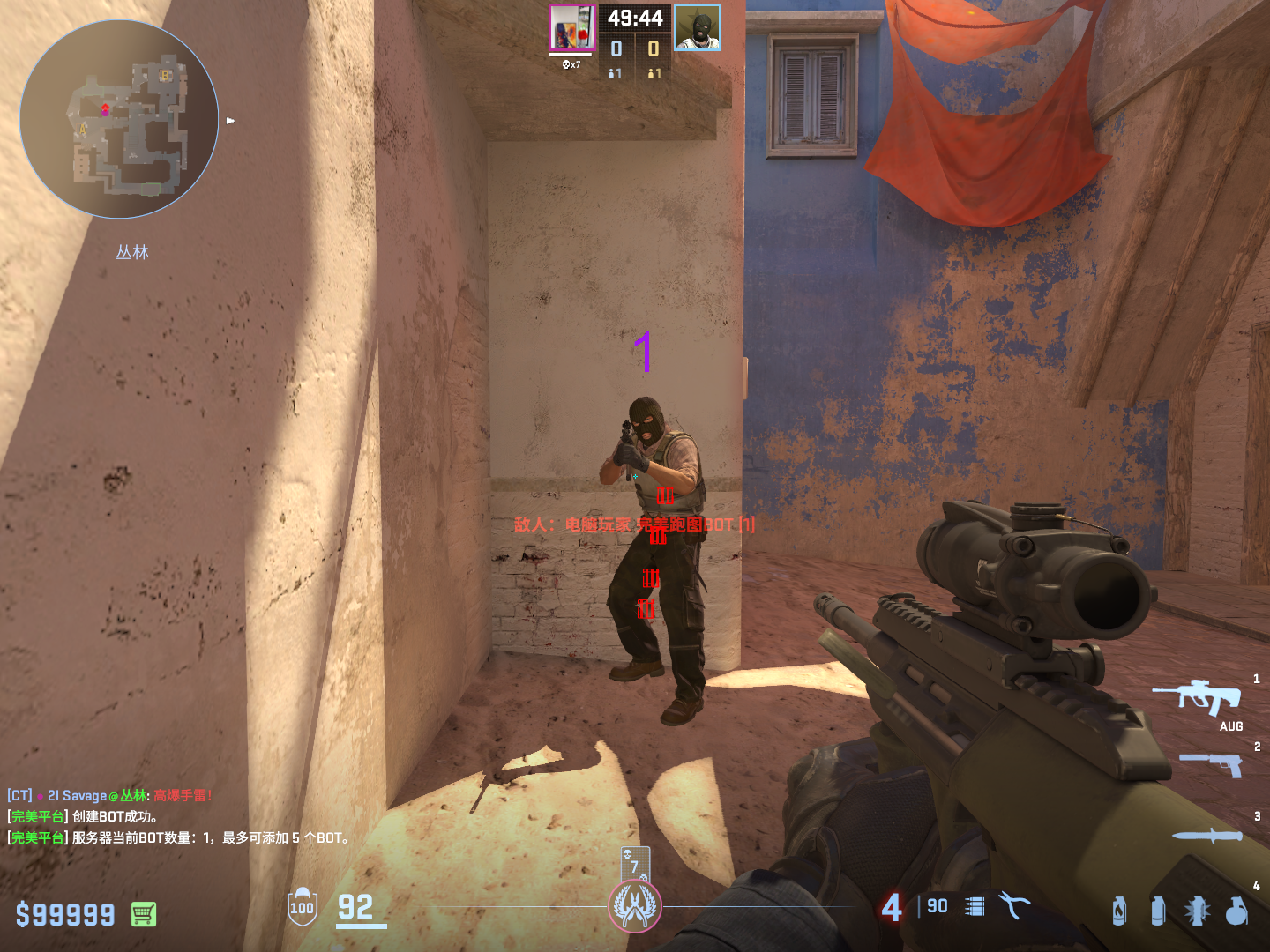
Task: Choose the incendiary grenade icon
Action: 1119,910
